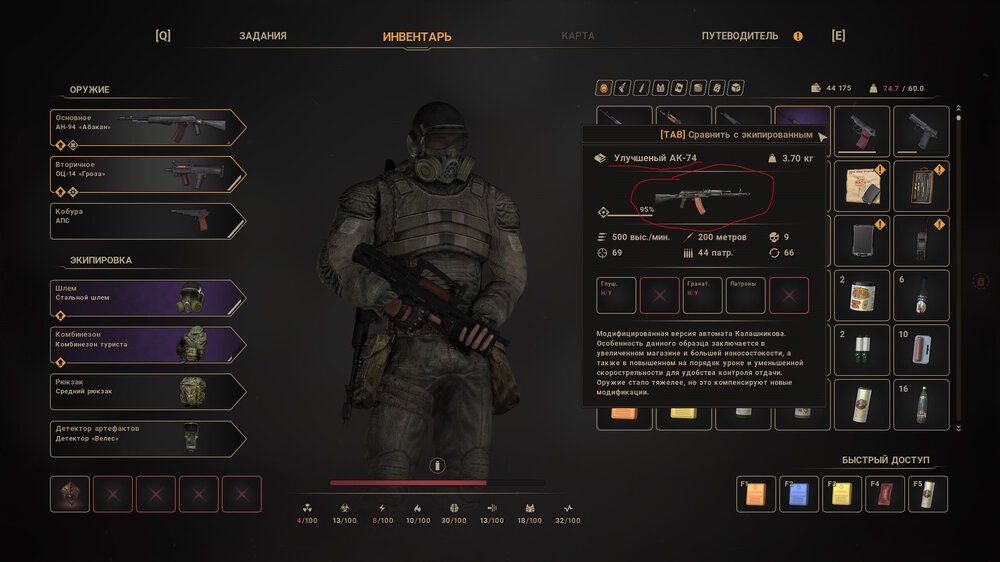Click the bottle stack of 16 in inventory

(x=921, y=404)
